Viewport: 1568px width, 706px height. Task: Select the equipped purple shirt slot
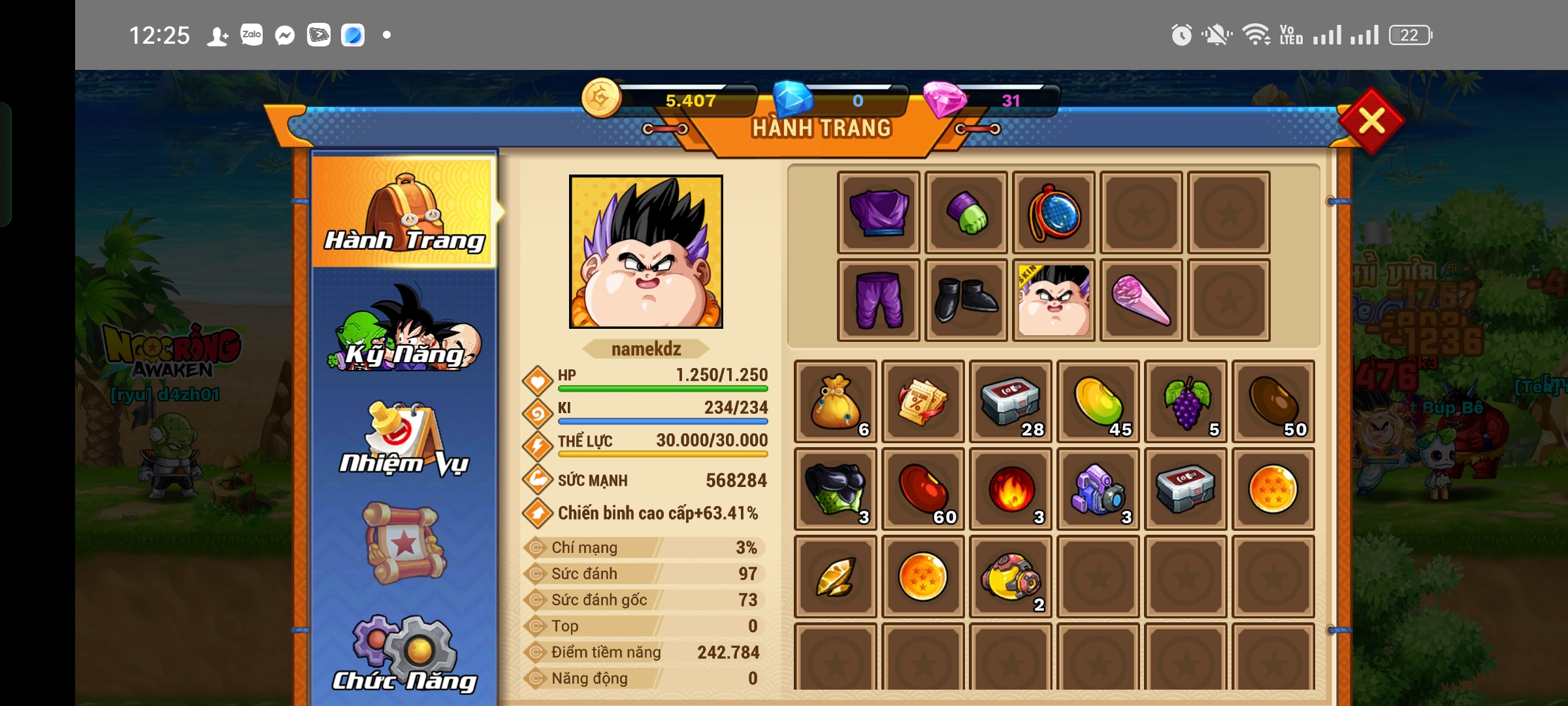[879, 212]
